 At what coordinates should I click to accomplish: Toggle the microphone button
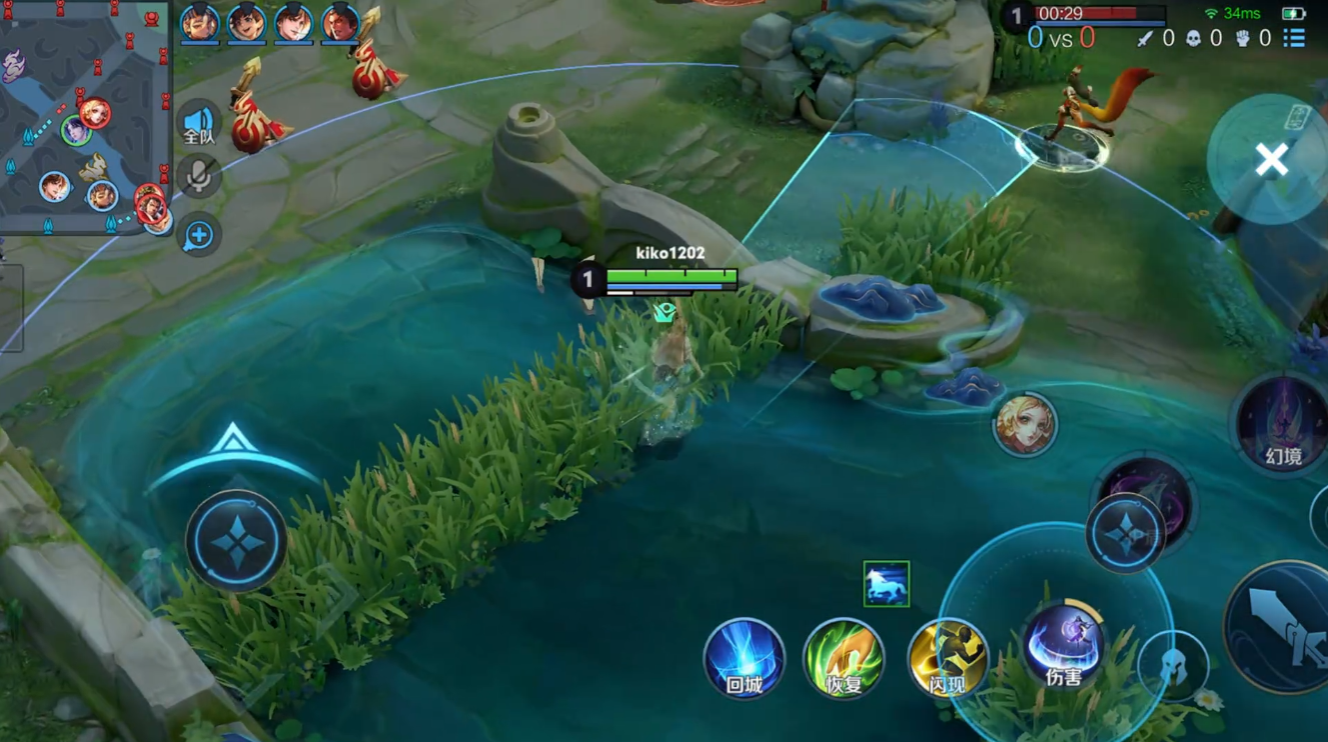199,177
